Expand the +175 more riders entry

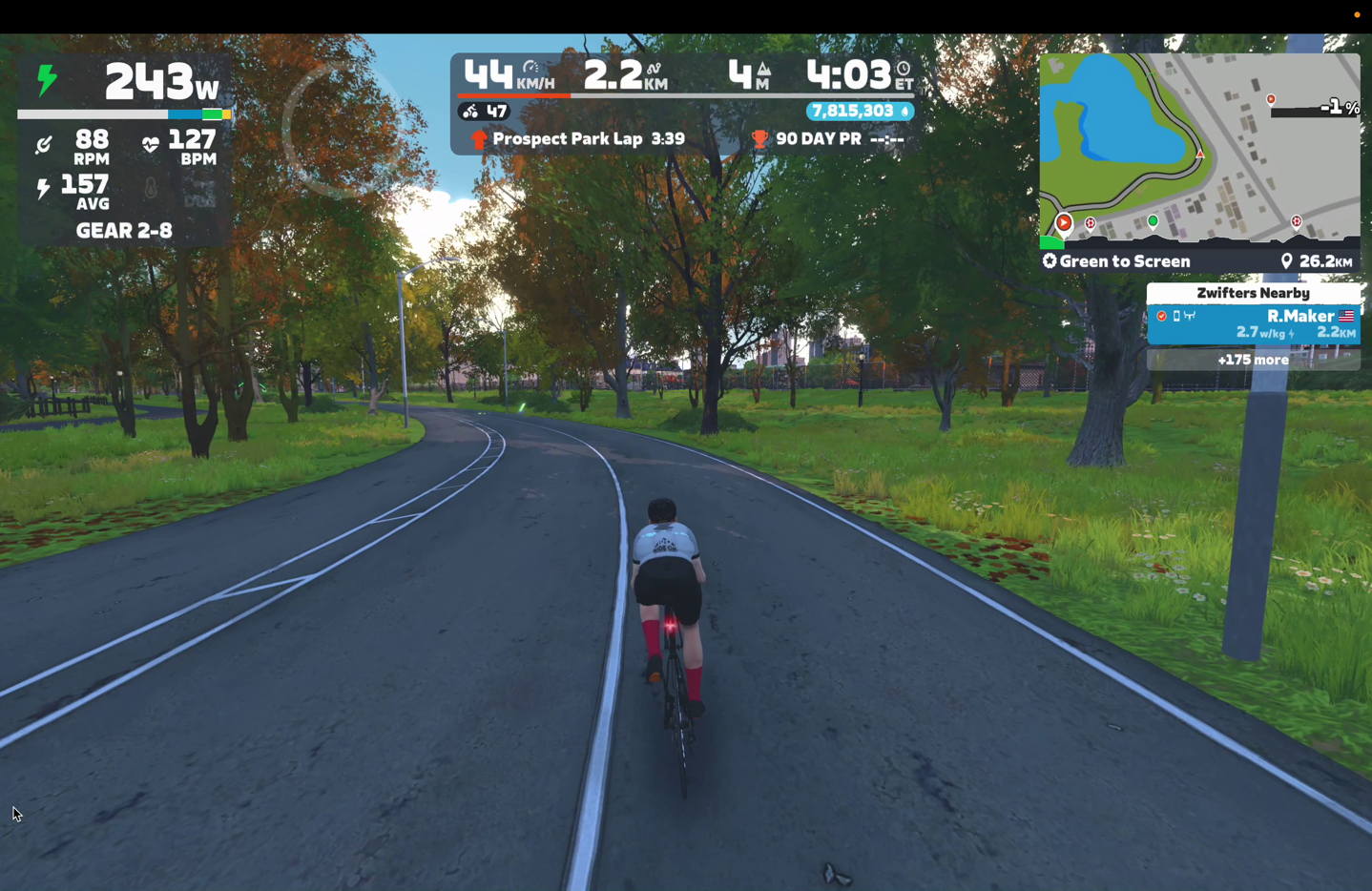tap(1253, 360)
